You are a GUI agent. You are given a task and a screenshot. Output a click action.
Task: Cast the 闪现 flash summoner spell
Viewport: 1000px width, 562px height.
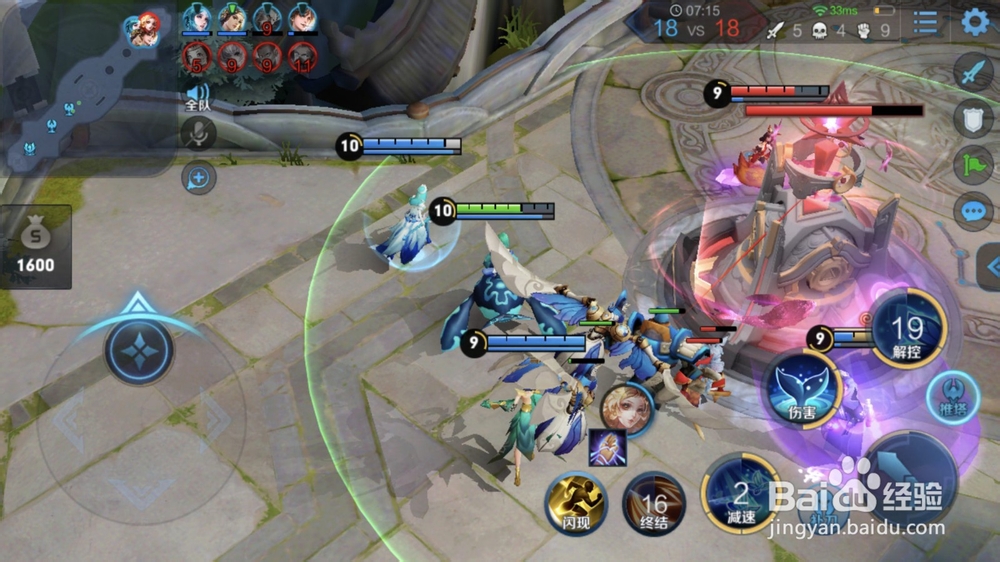pyautogui.click(x=576, y=503)
